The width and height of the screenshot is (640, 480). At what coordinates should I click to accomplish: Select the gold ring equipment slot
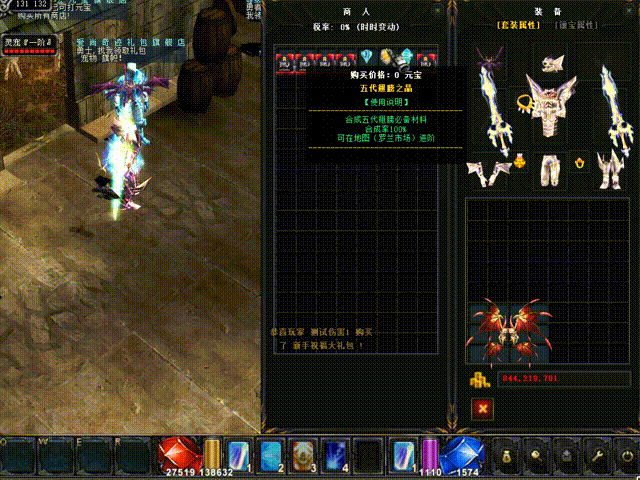(526, 101)
